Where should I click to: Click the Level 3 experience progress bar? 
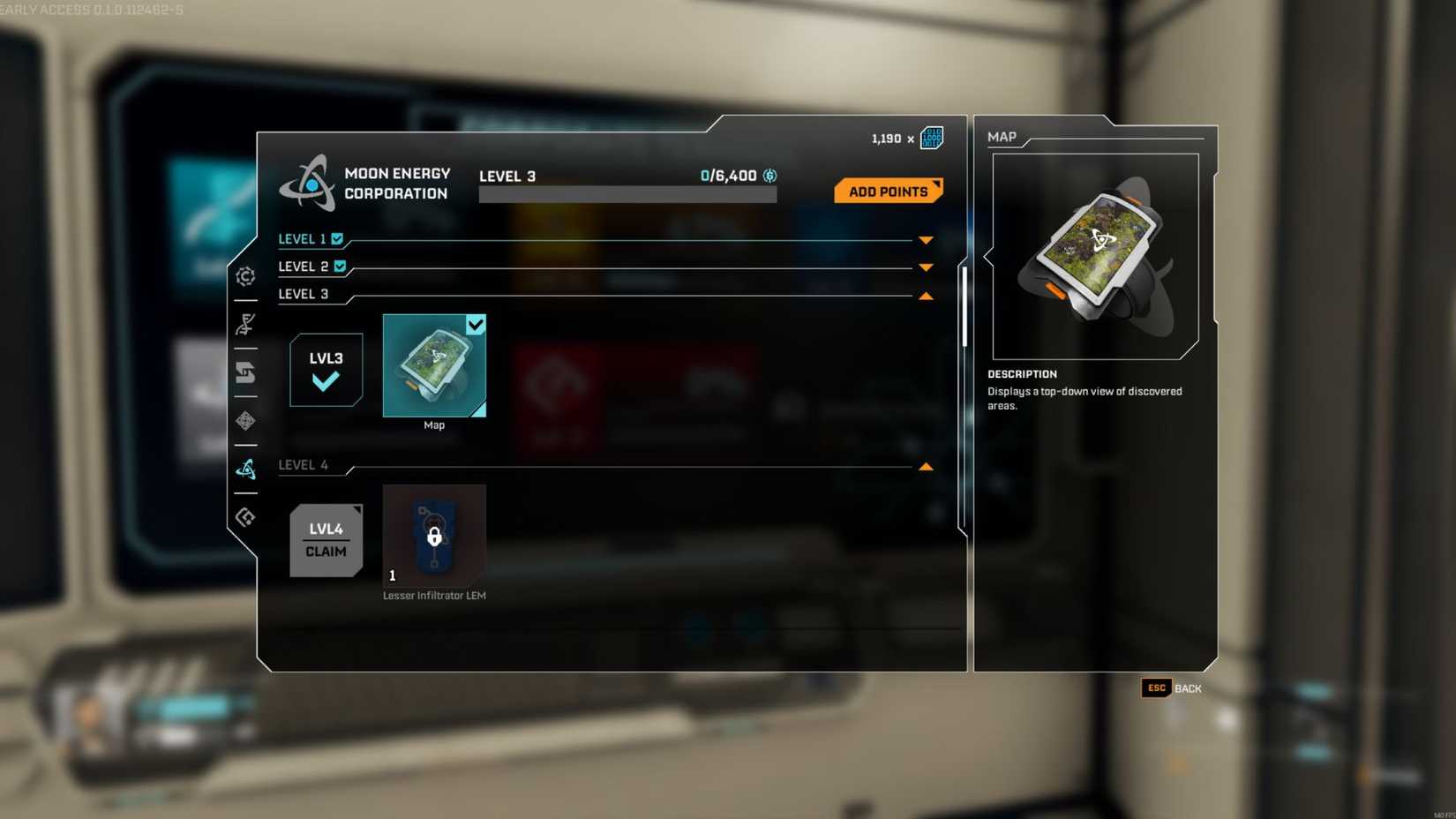click(x=627, y=193)
